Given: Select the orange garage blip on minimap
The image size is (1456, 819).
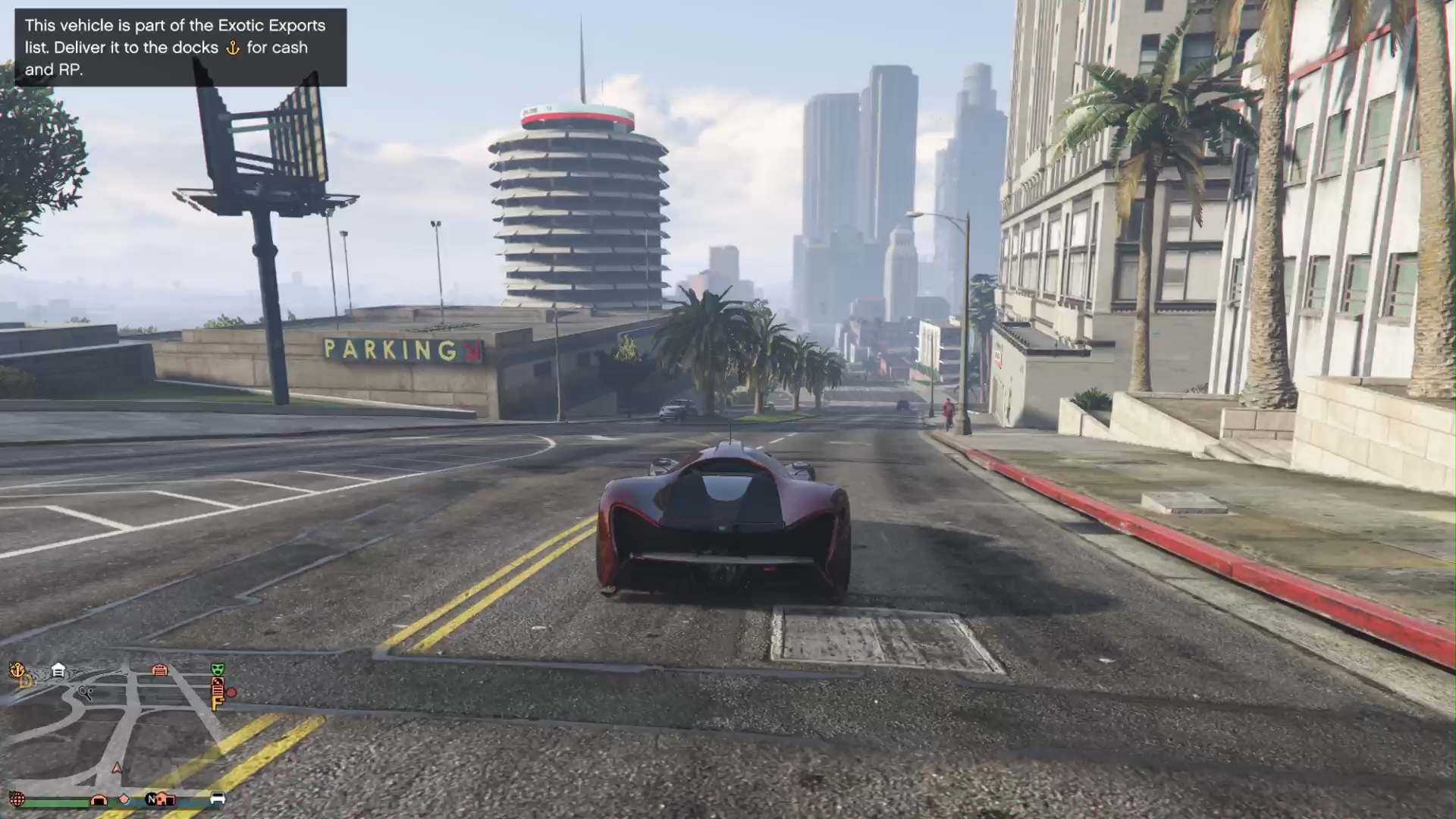Looking at the screenshot, I should pos(159,670).
